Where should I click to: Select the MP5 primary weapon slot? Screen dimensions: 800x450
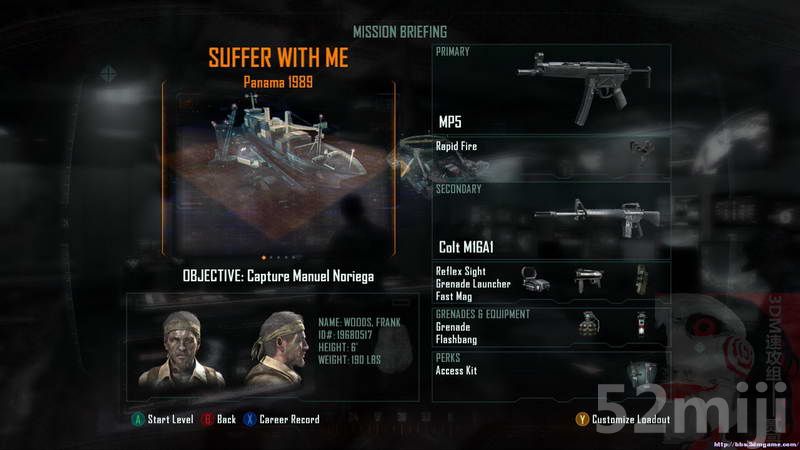[551, 90]
